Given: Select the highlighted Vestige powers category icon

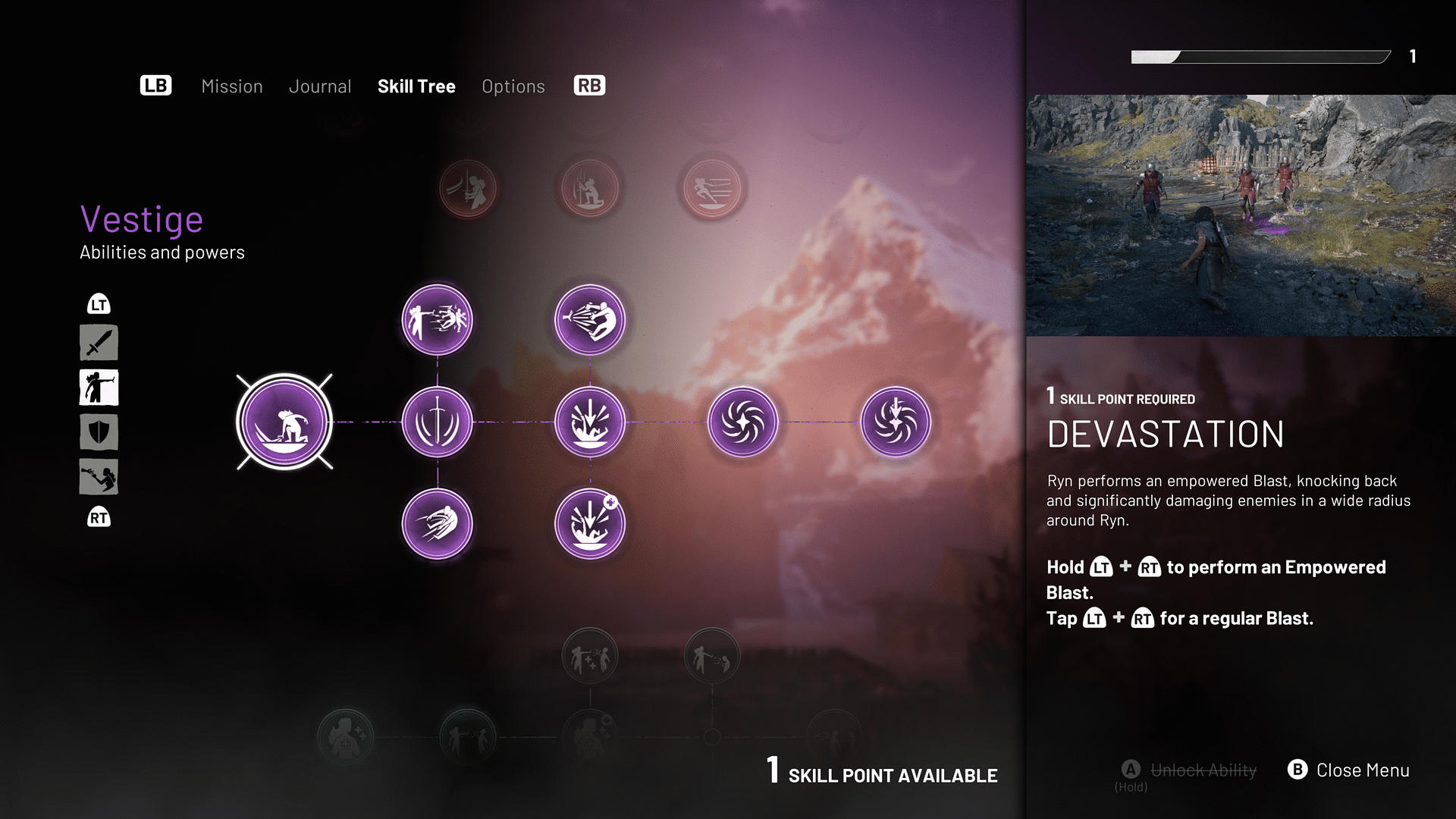Looking at the screenshot, I should 99,388.
